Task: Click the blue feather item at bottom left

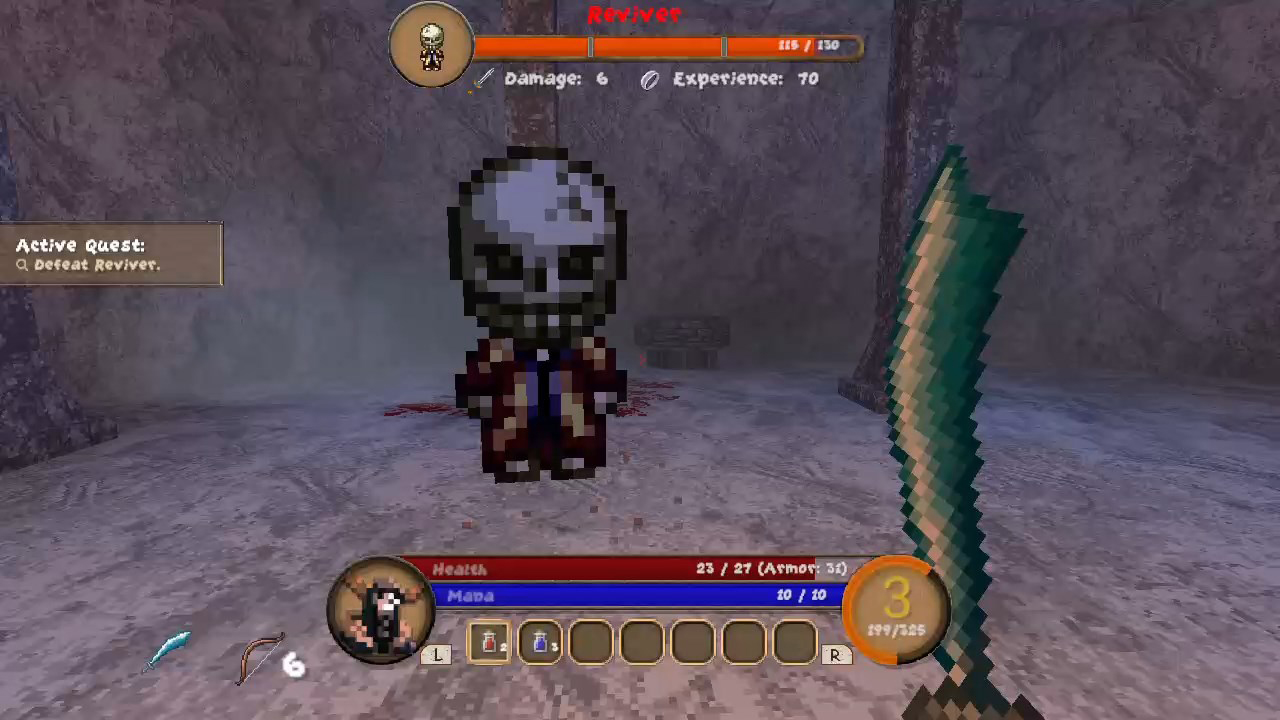Action: tap(170, 648)
